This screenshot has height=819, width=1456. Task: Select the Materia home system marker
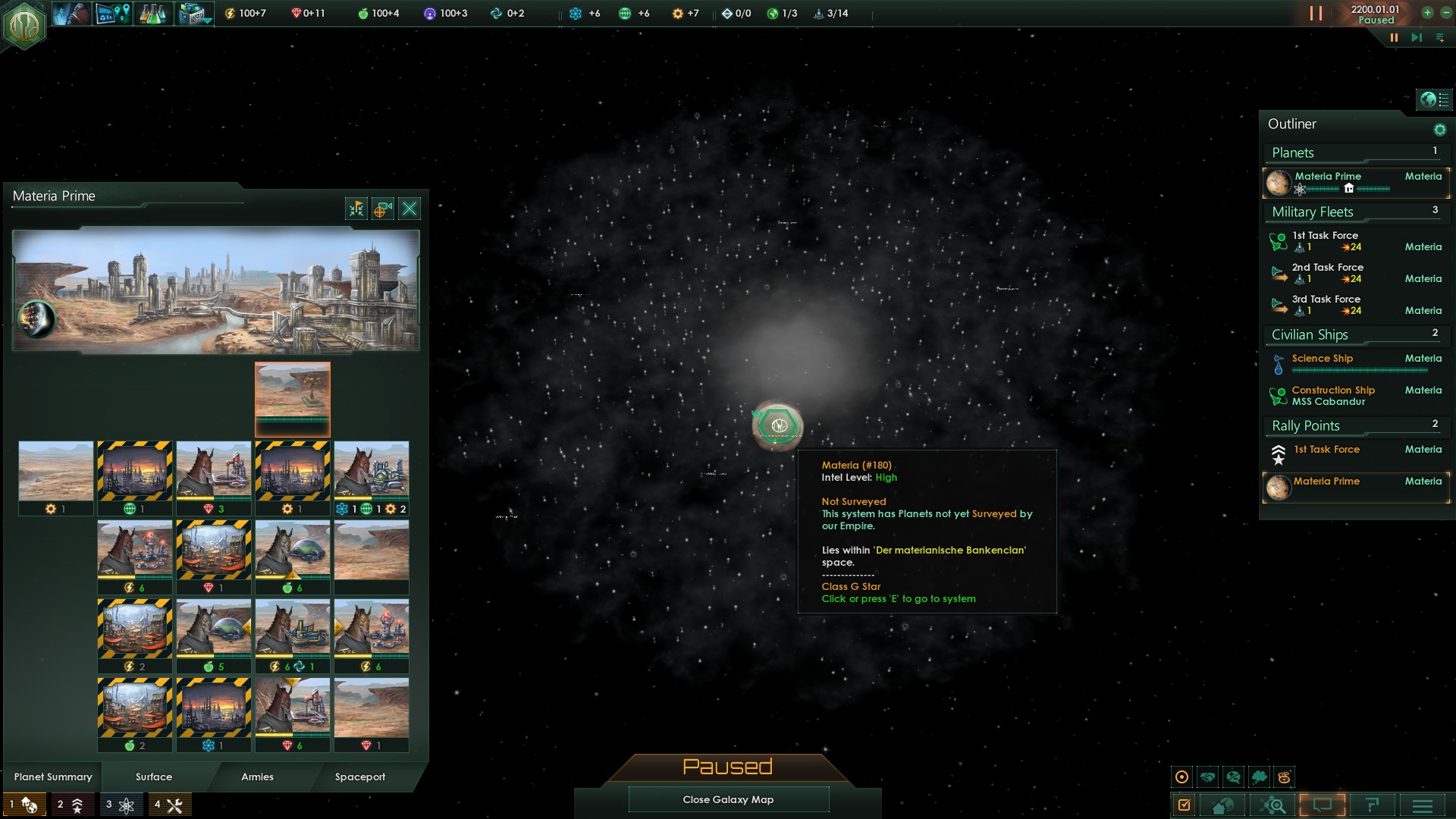(x=778, y=425)
